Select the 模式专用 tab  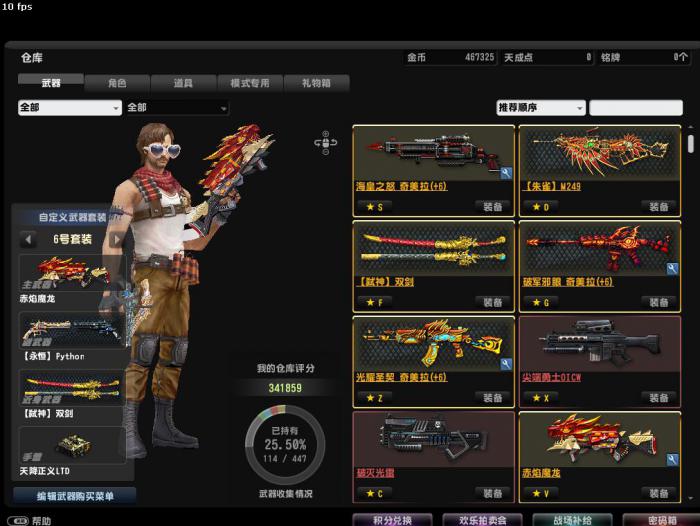[250, 84]
